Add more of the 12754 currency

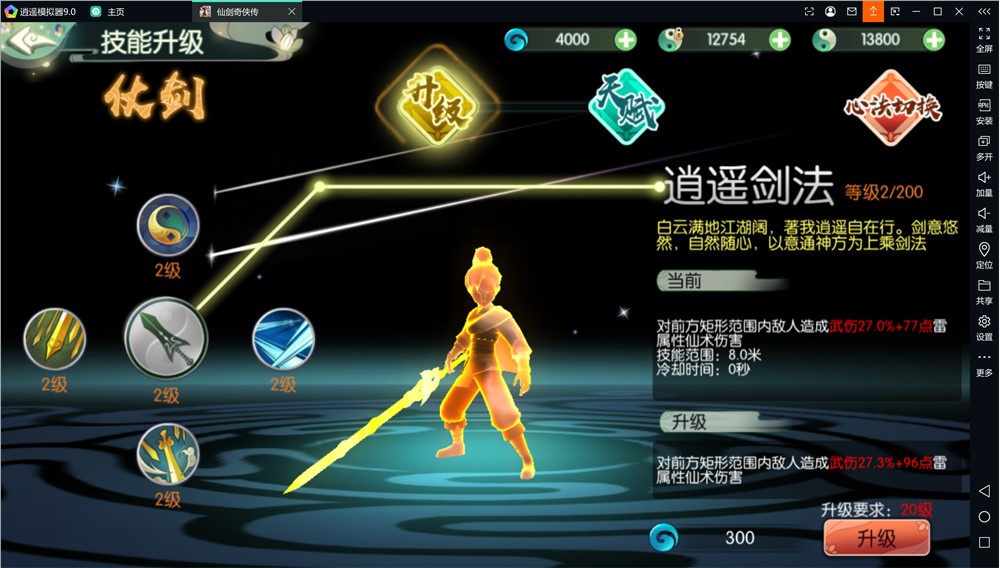pyautogui.click(x=780, y=40)
